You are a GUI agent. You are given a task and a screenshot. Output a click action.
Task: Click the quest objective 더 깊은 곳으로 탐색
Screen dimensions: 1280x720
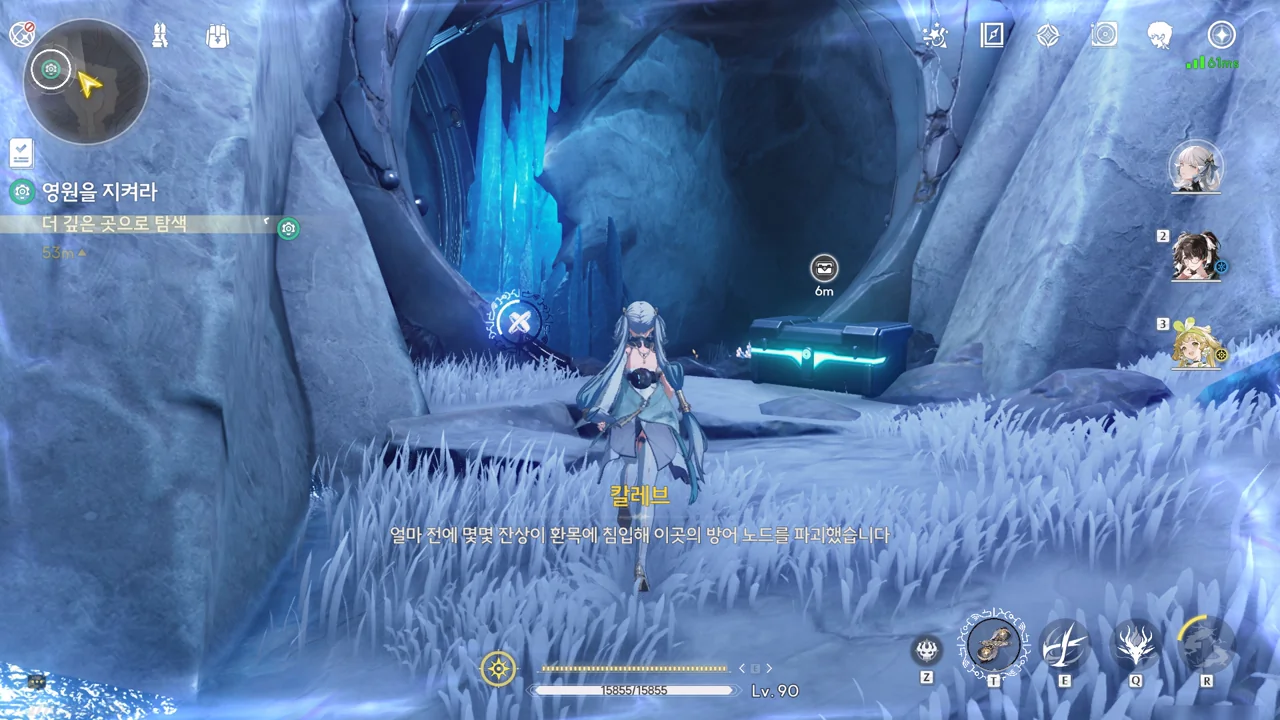point(115,225)
